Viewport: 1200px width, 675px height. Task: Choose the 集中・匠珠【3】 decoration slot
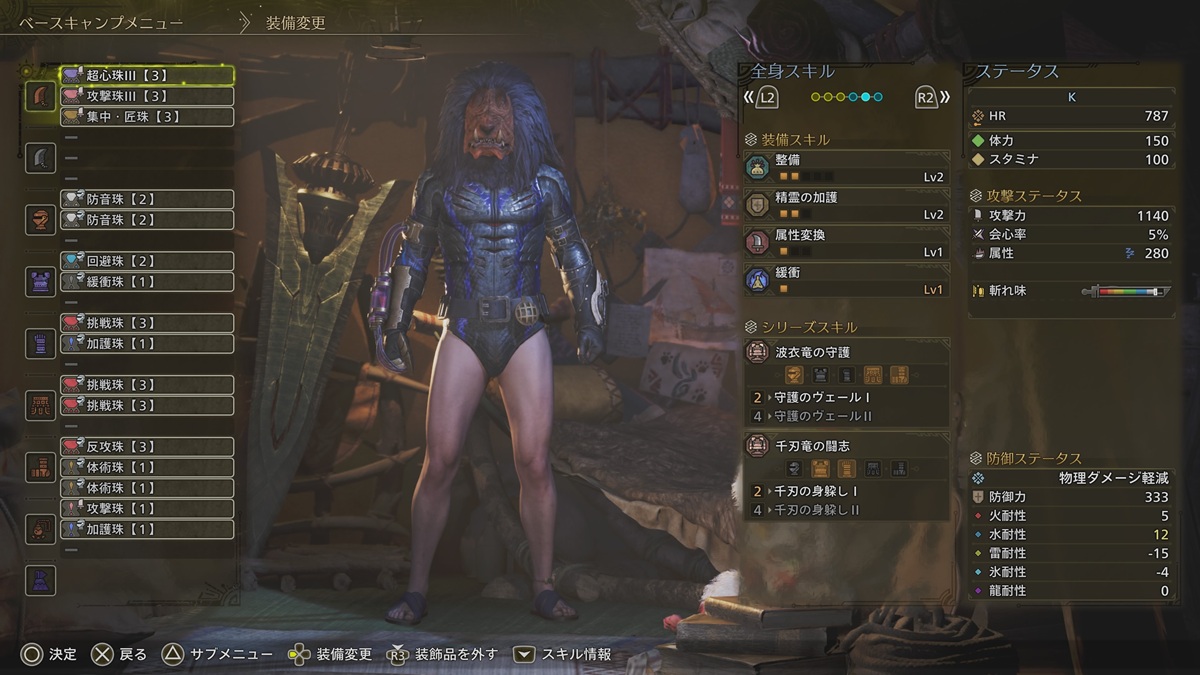coord(147,117)
